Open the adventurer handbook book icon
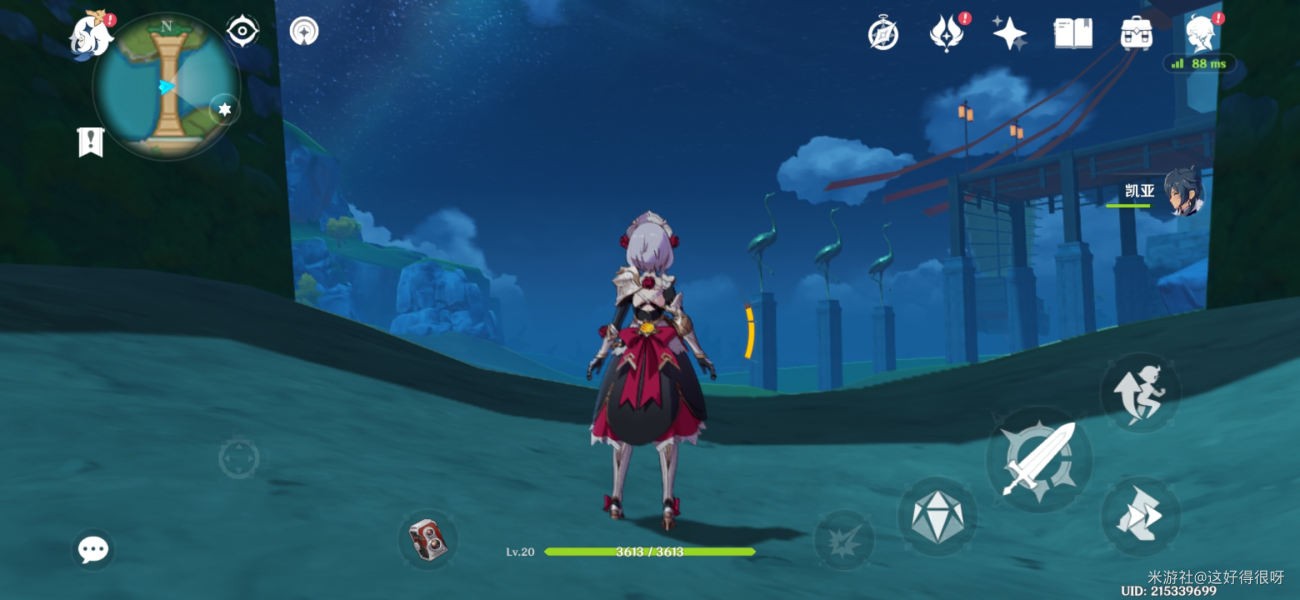 pos(1072,34)
